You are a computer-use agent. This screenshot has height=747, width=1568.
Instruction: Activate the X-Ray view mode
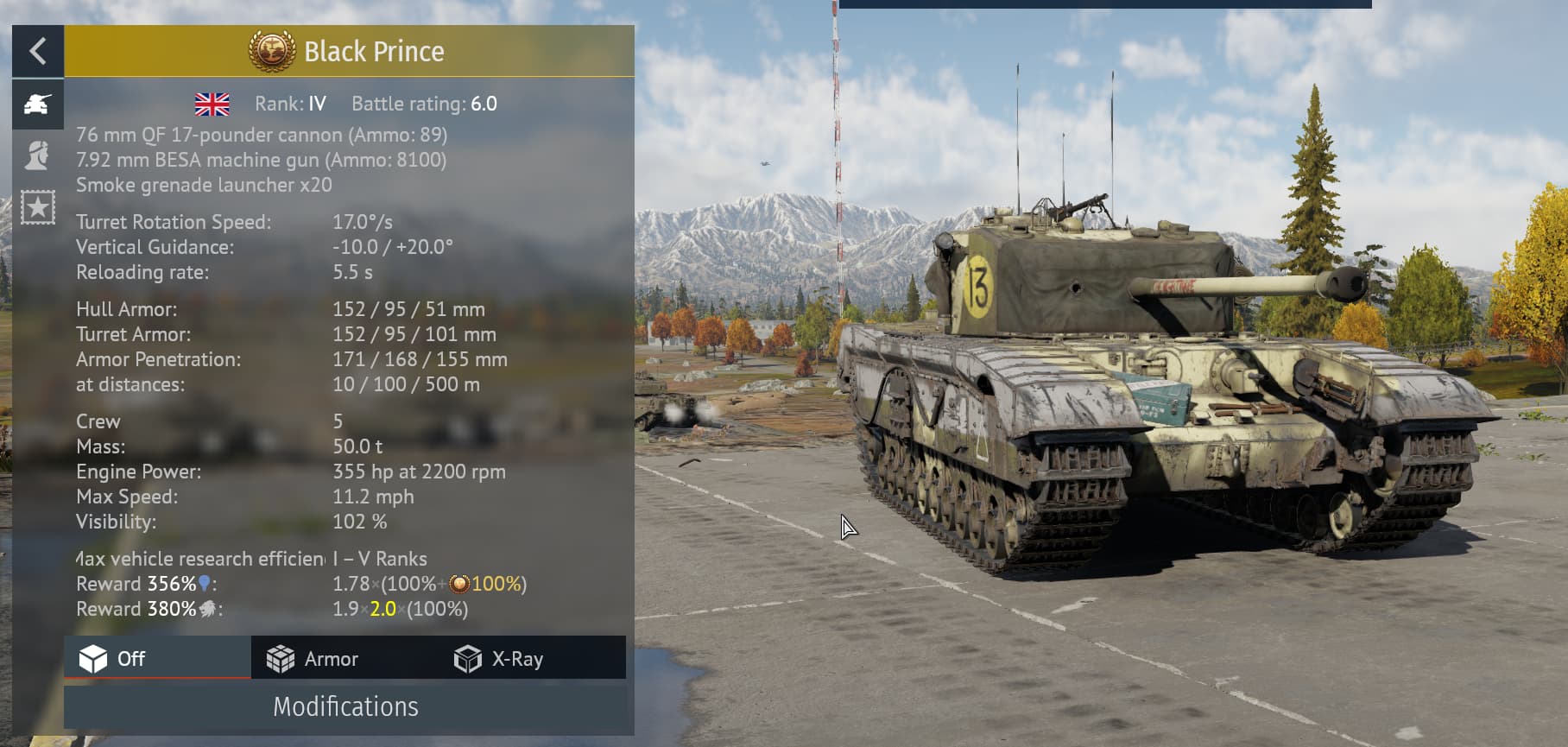(499, 659)
